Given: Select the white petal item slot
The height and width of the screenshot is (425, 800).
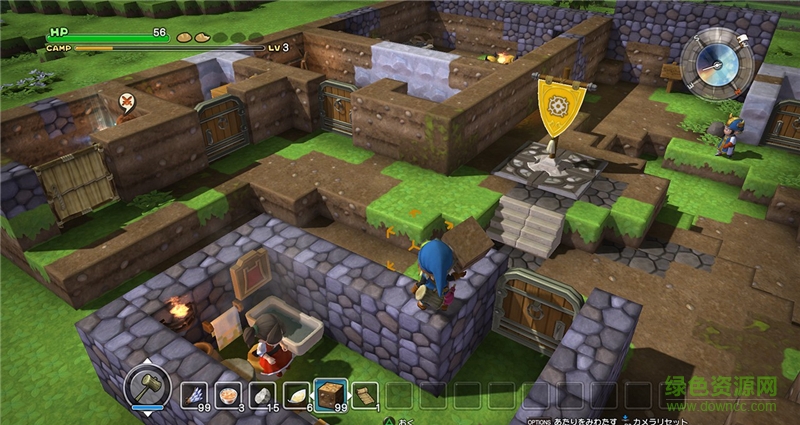Looking at the screenshot, I should coord(296,394).
